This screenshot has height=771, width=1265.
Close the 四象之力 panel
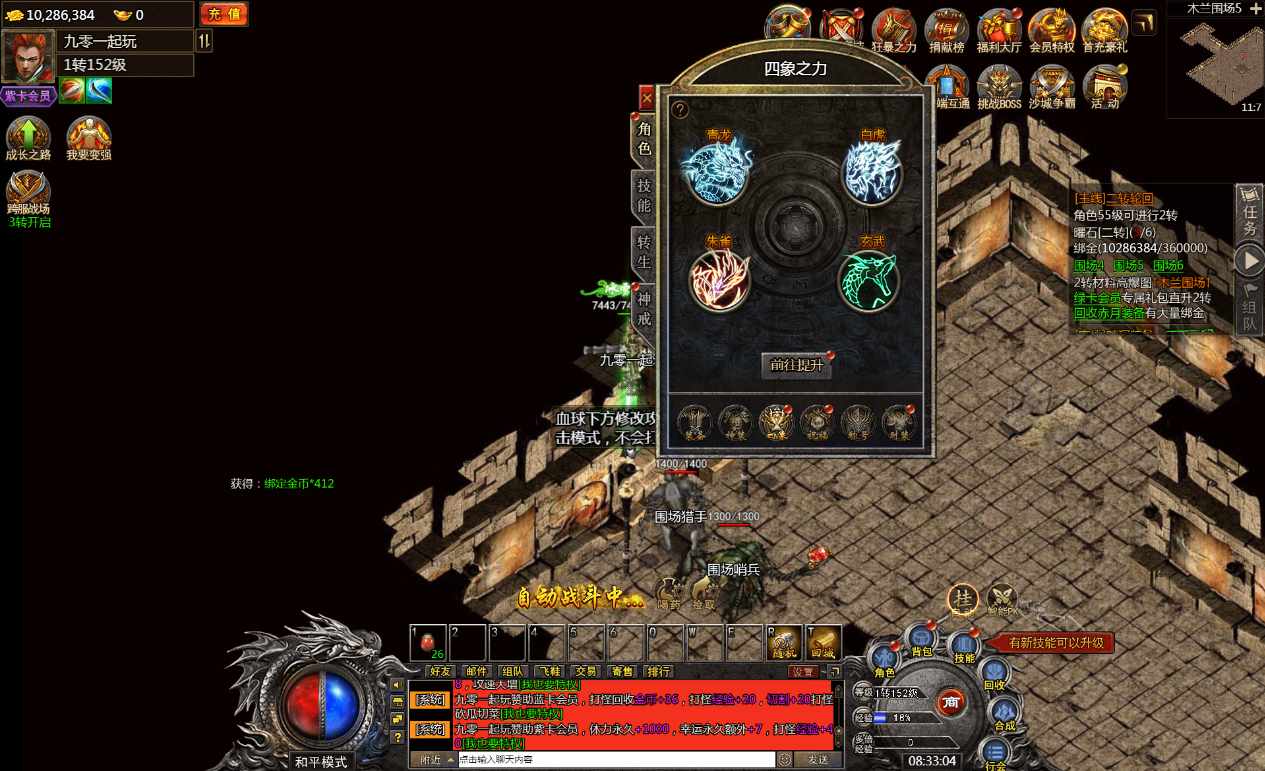(x=646, y=98)
